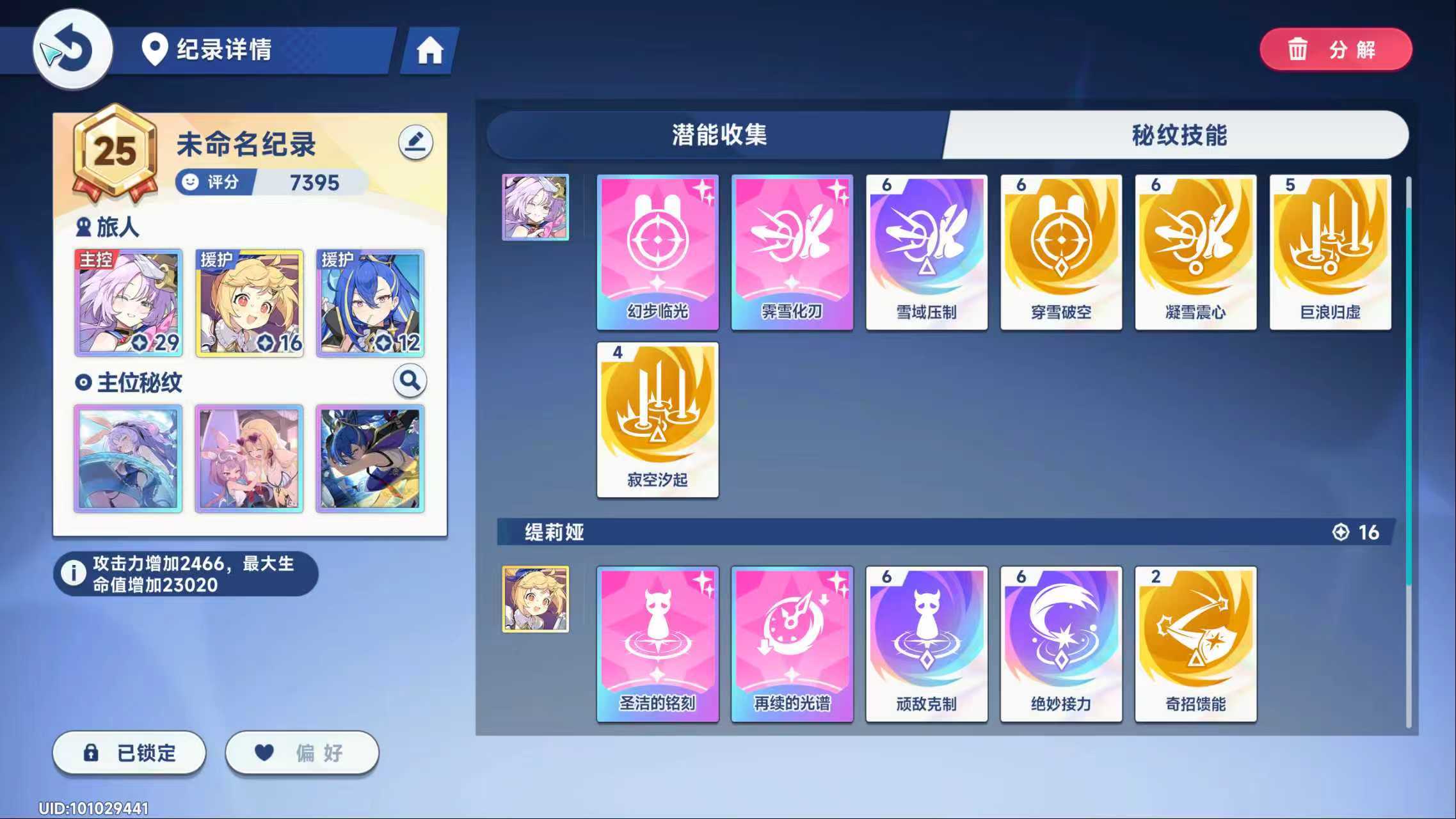Select Tilia's 圣洁的铭刻 skill card
The height and width of the screenshot is (819, 1456).
pos(657,643)
